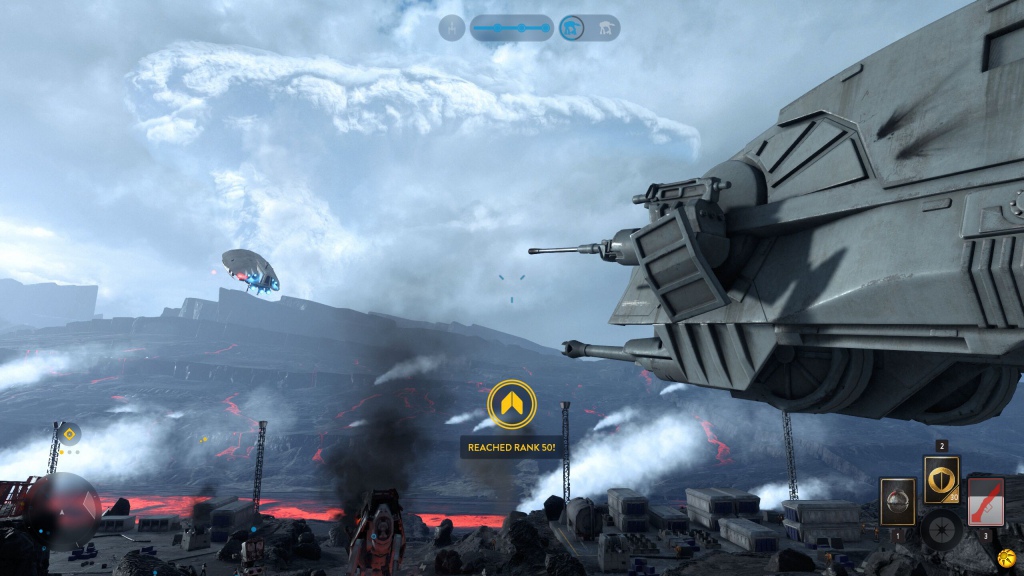Viewport: 1024px width, 576px height.
Task: Click the gold Rank 50 badge
Action: point(512,405)
